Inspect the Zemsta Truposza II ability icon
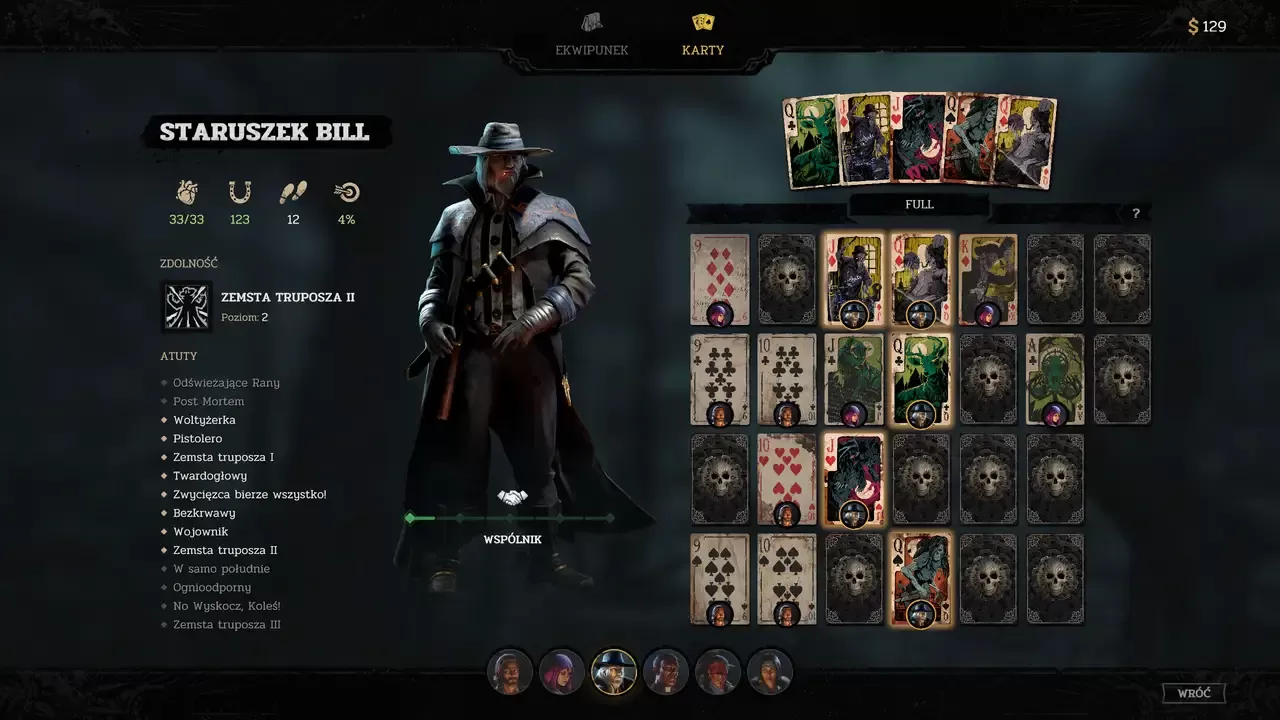This screenshot has height=720, width=1280. [x=186, y=306]
